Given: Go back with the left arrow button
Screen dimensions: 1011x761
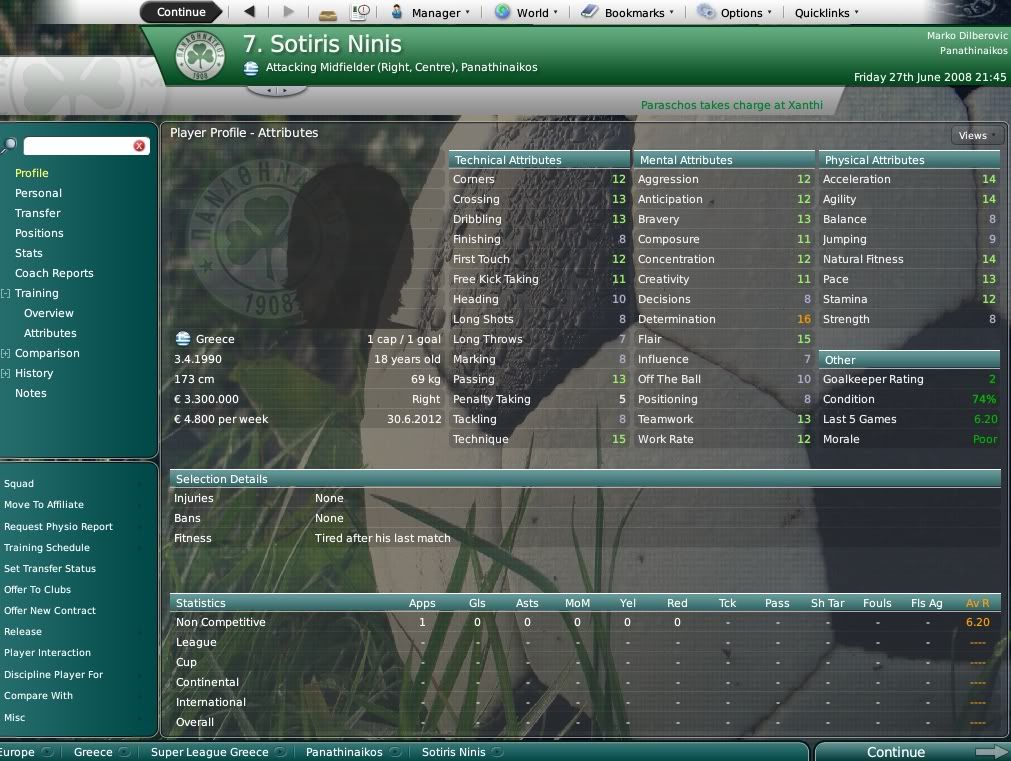Looking at the screenshot, I should 249,12.
